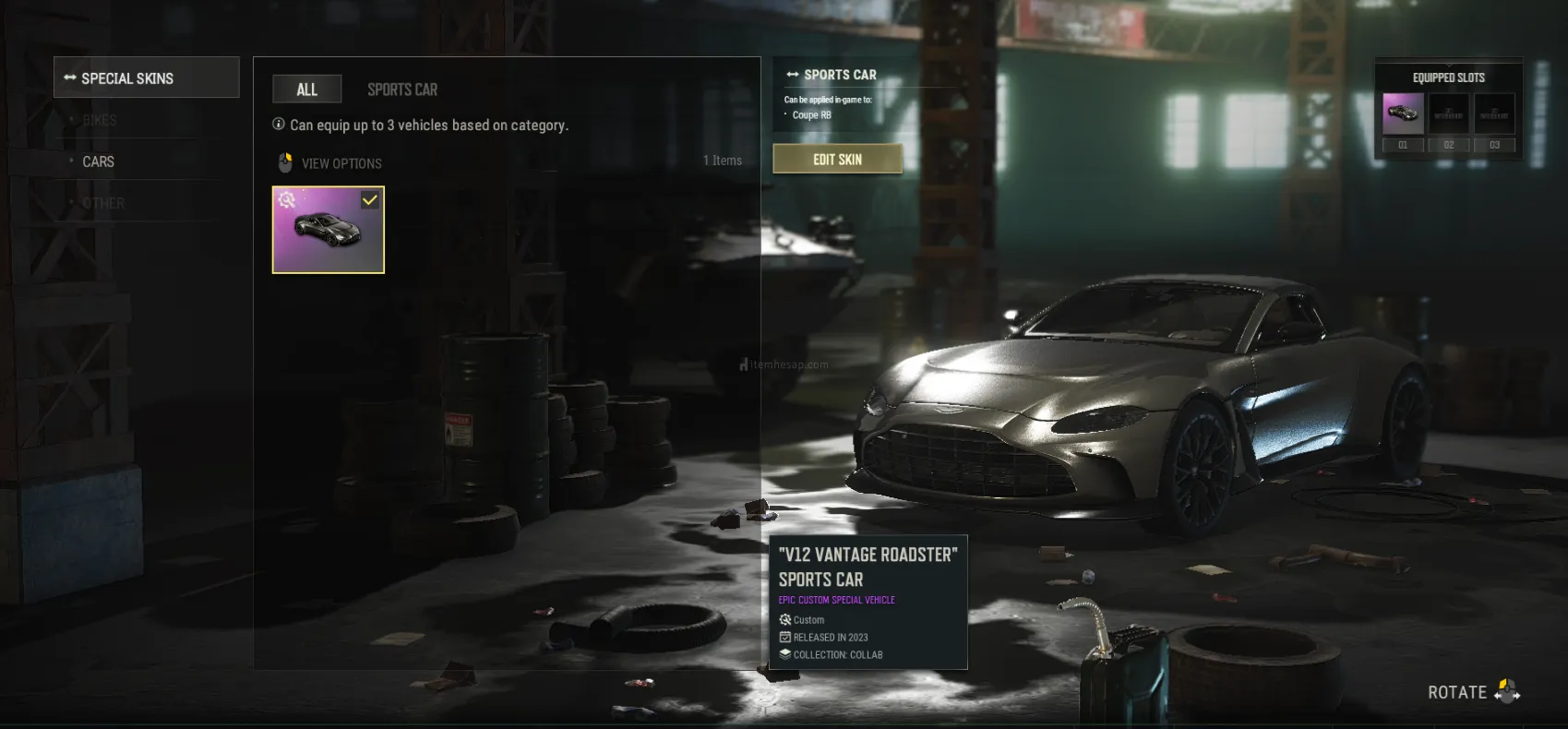Select the Cars menu entry

tap(99, 161)
